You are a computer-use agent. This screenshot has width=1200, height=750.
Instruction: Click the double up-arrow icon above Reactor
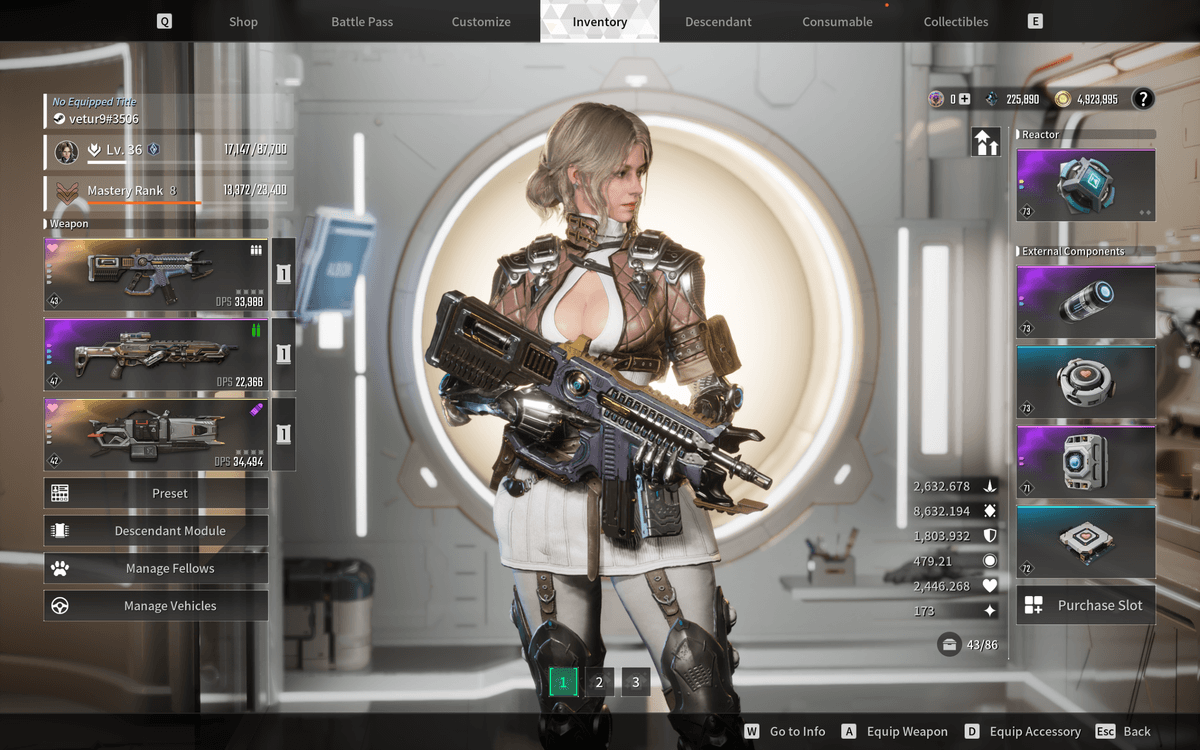pyautogui.click(x=986, y=142)
